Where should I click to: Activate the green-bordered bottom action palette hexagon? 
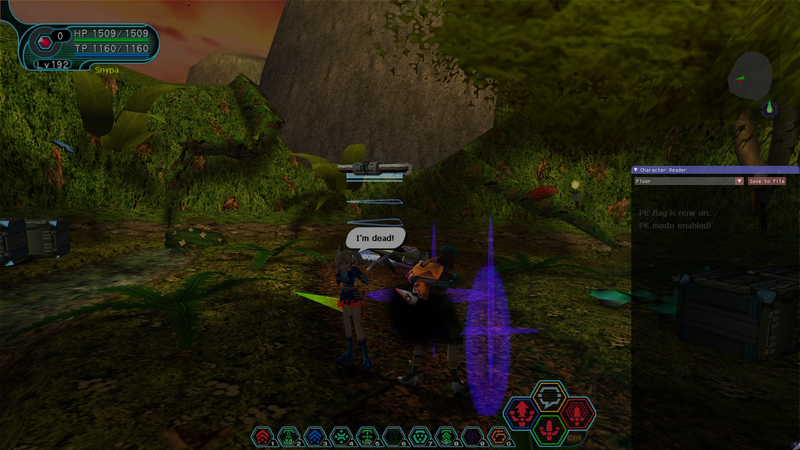(x=548, y=428)
